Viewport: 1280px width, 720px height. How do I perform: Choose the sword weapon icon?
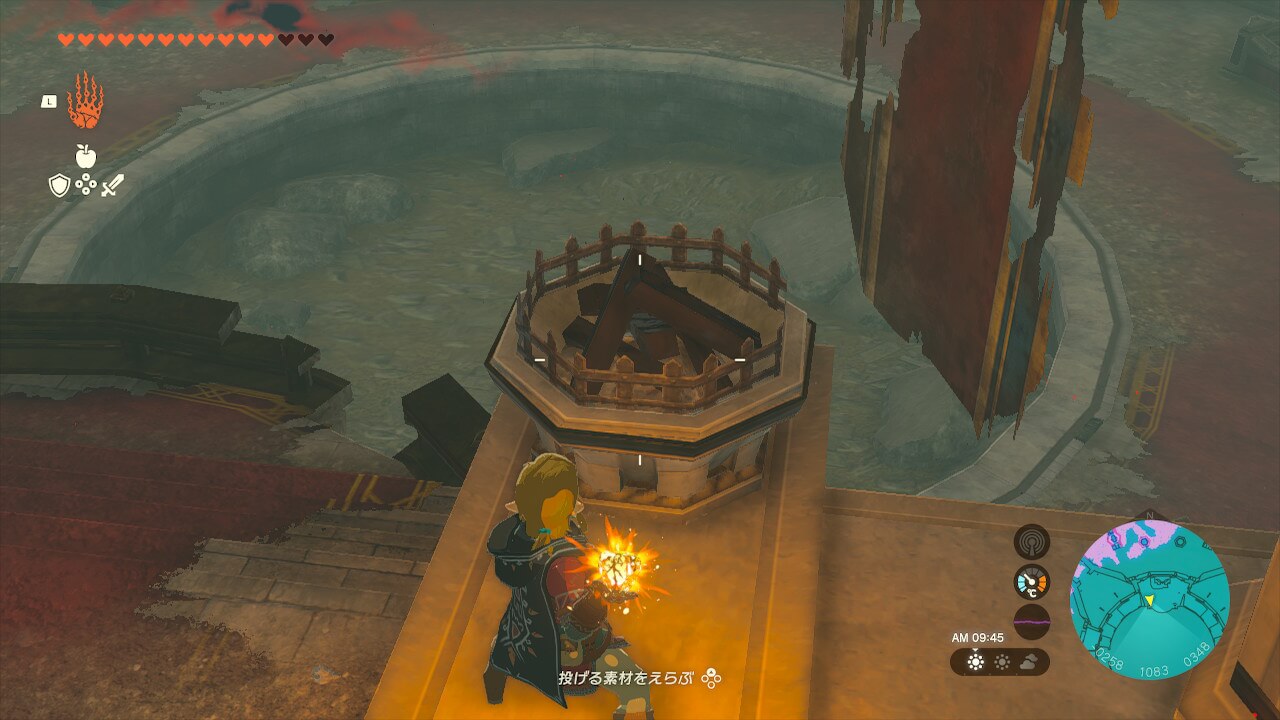point(112,185)
